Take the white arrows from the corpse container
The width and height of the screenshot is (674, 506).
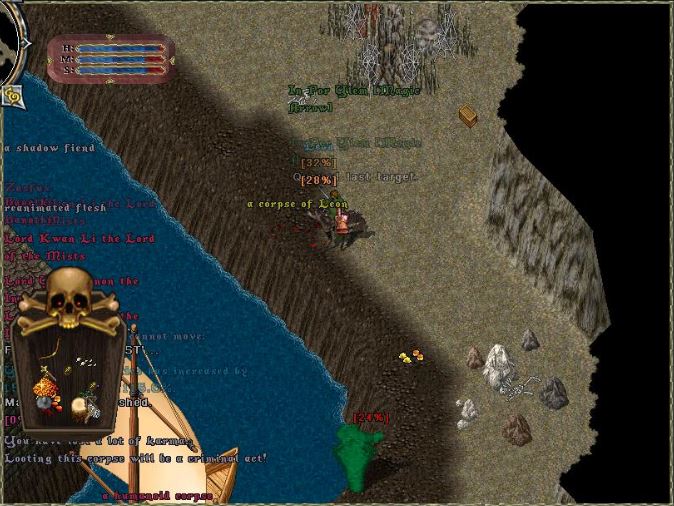[x=87, y=363]
